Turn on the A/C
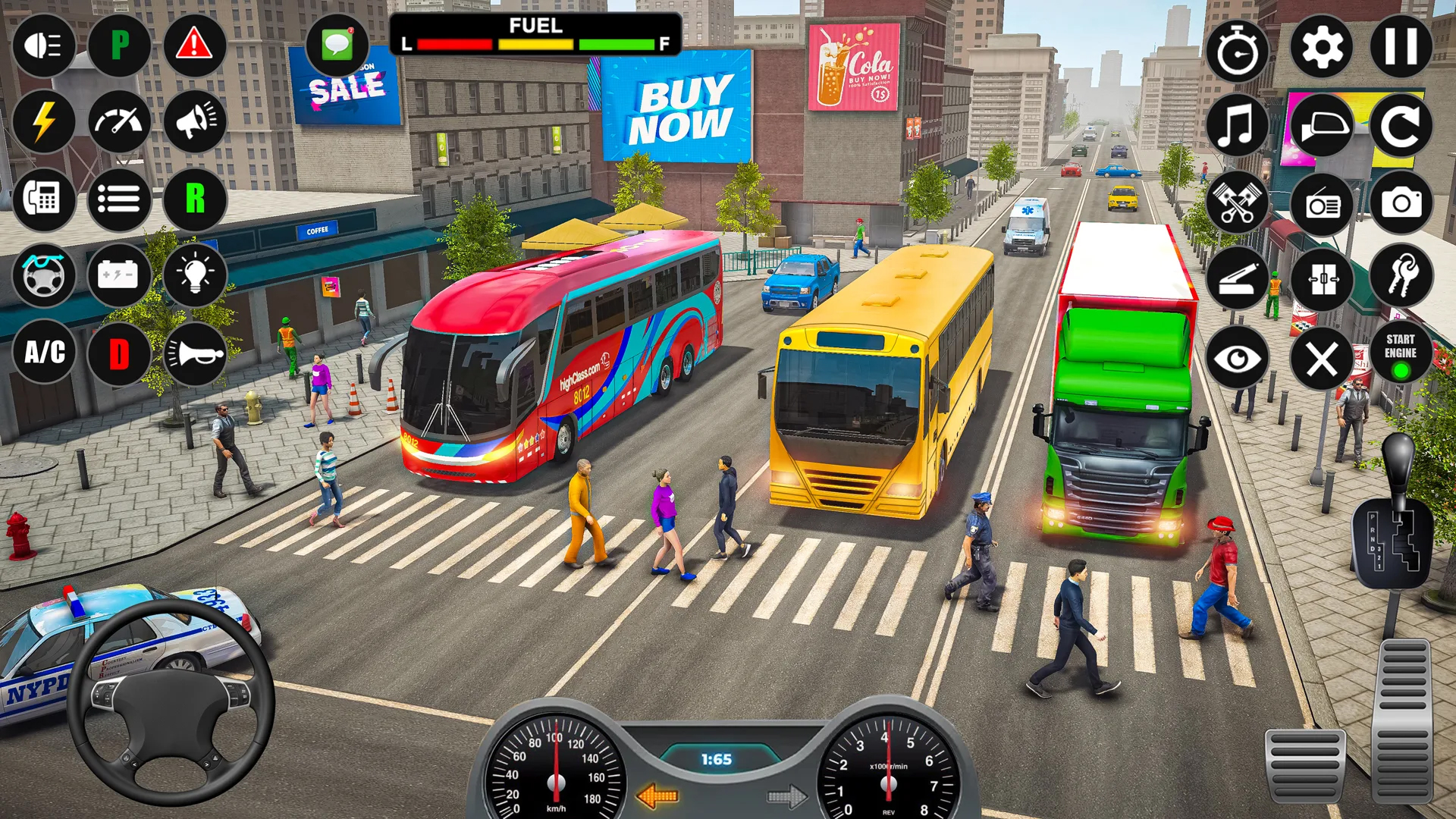Screen dimensions: 1456x819 coord(44,353)
